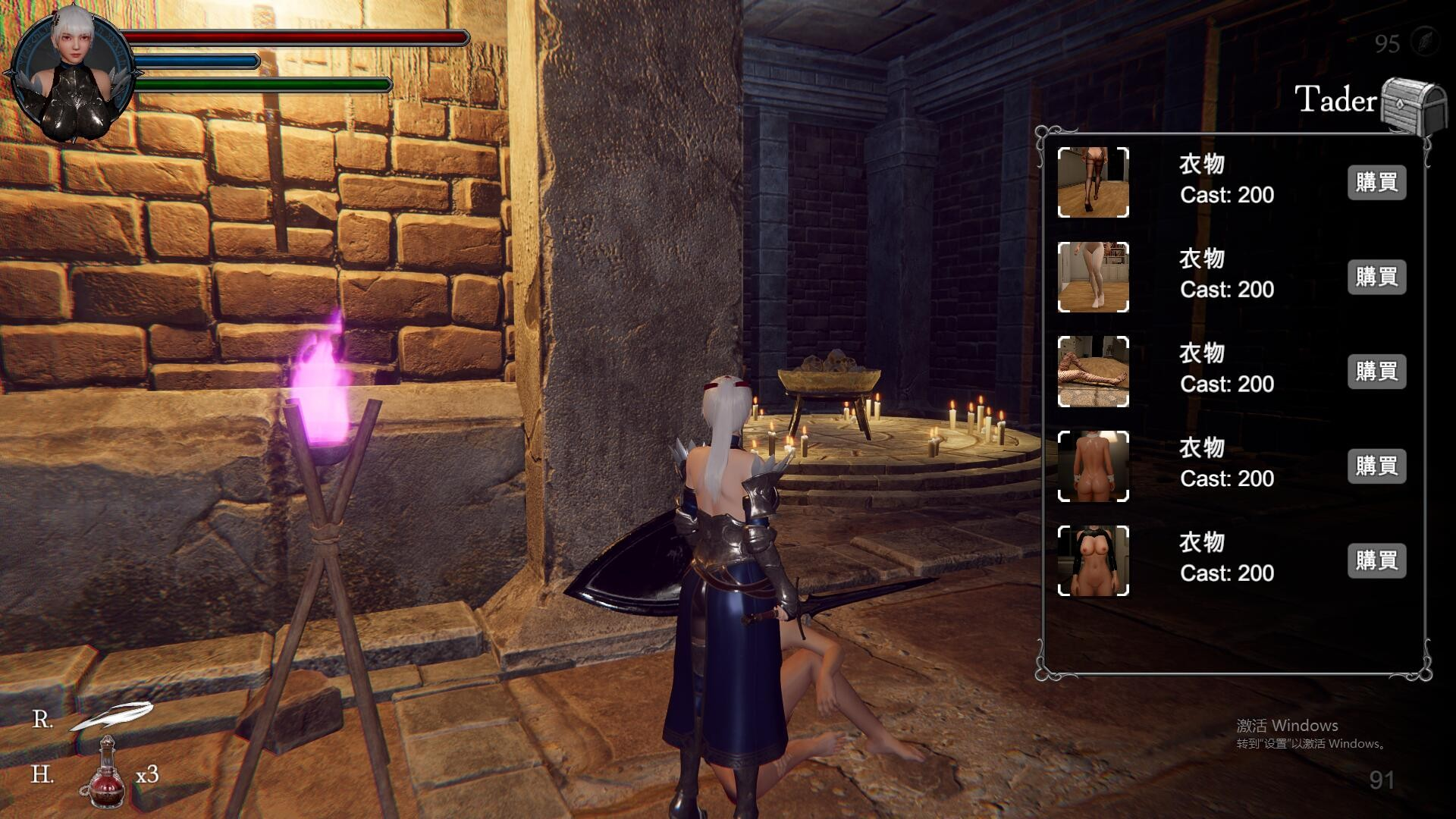The height and width of the screenshot is (819, 1456).
Task: Select the fishnet stockings outfit thumbnail
Action: (x=1093, y=372)
